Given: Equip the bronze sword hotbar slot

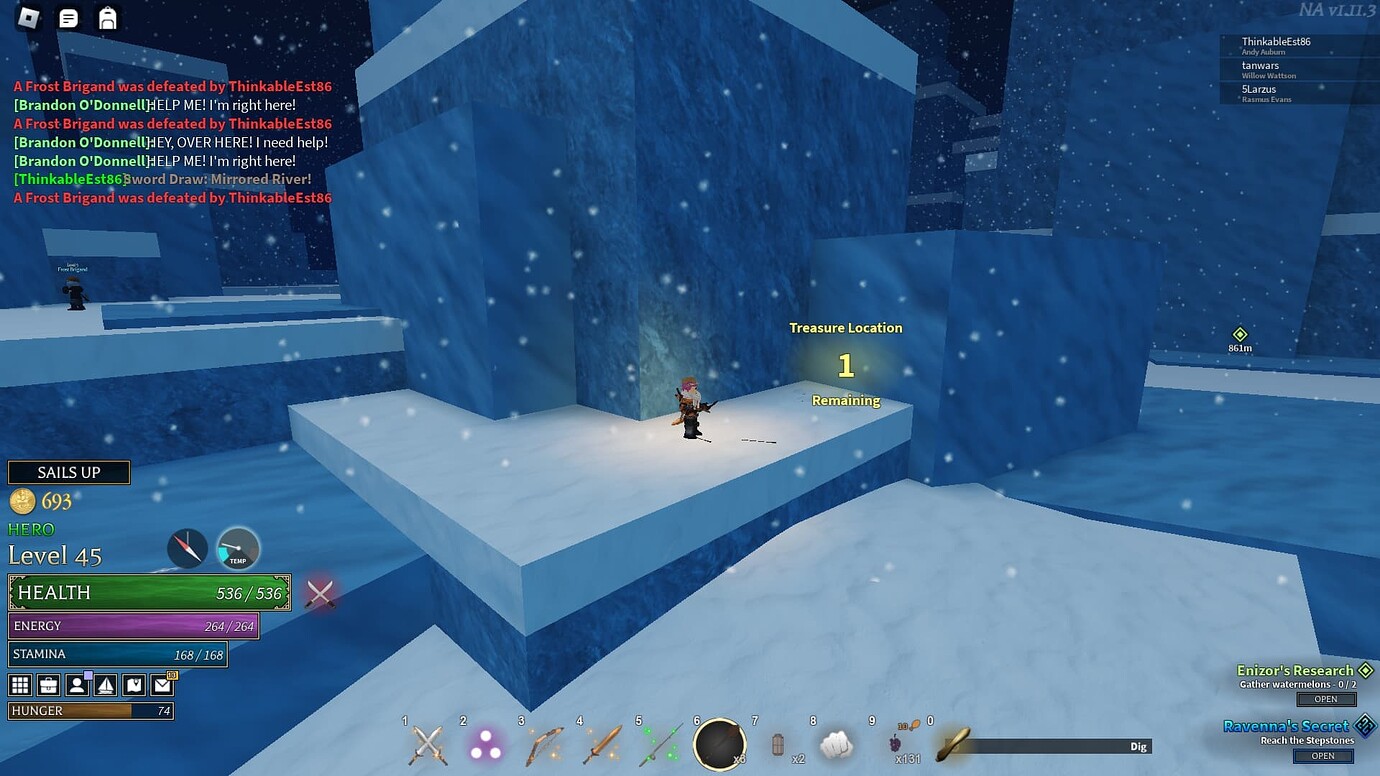Looking at the screenshot, I should (602, 745).
